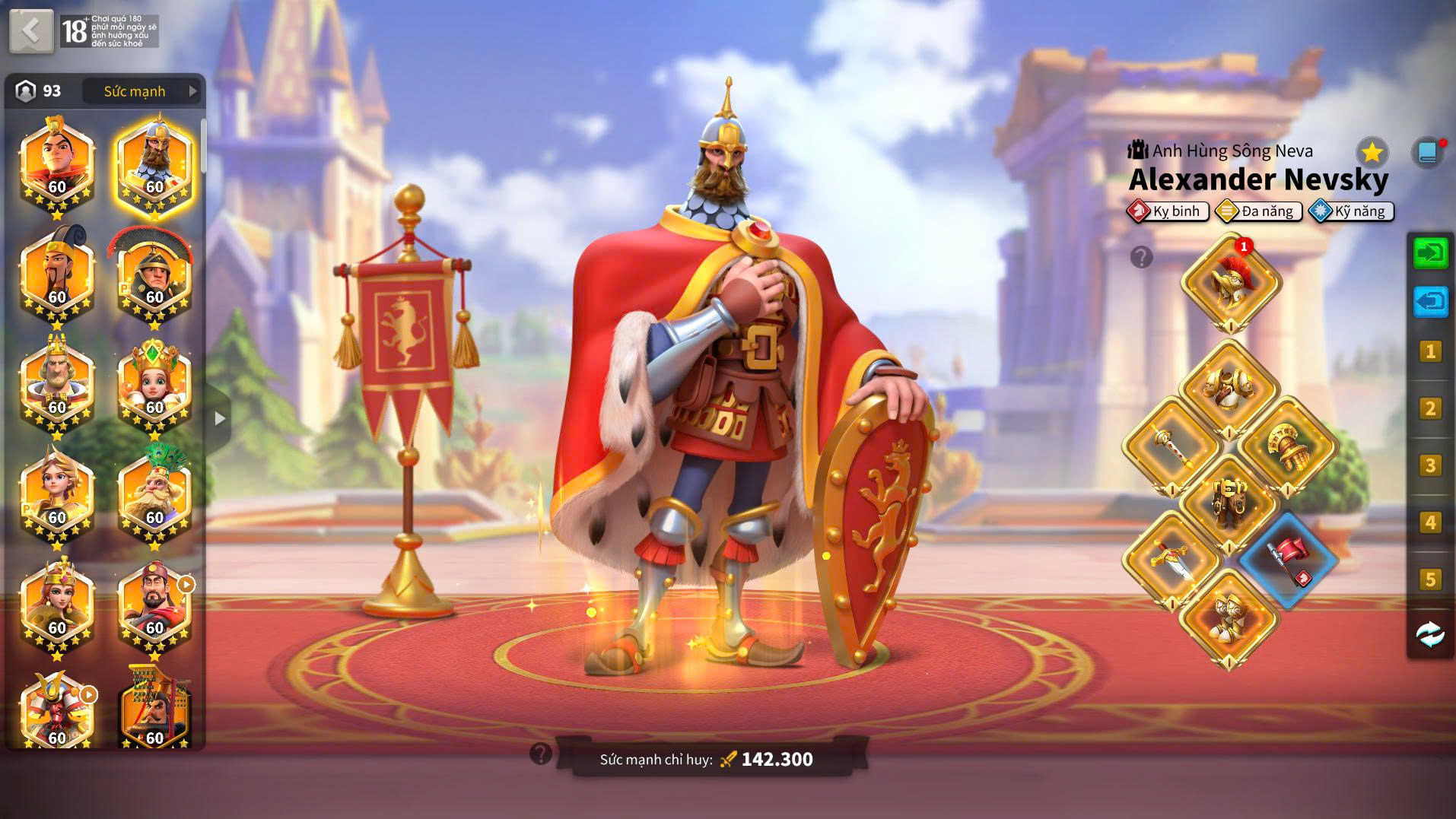Image resolution: width=1456 pixels, height=819 pixels.
Task: Open the Sức mạnh sort dropdown
Action: tap(141, 91)
